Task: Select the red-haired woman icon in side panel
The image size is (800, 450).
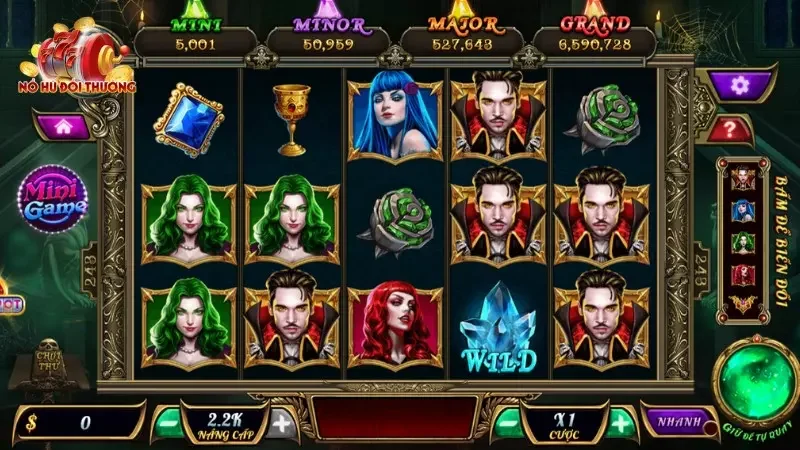Action: pyautogui.click(x=743, y=275)
